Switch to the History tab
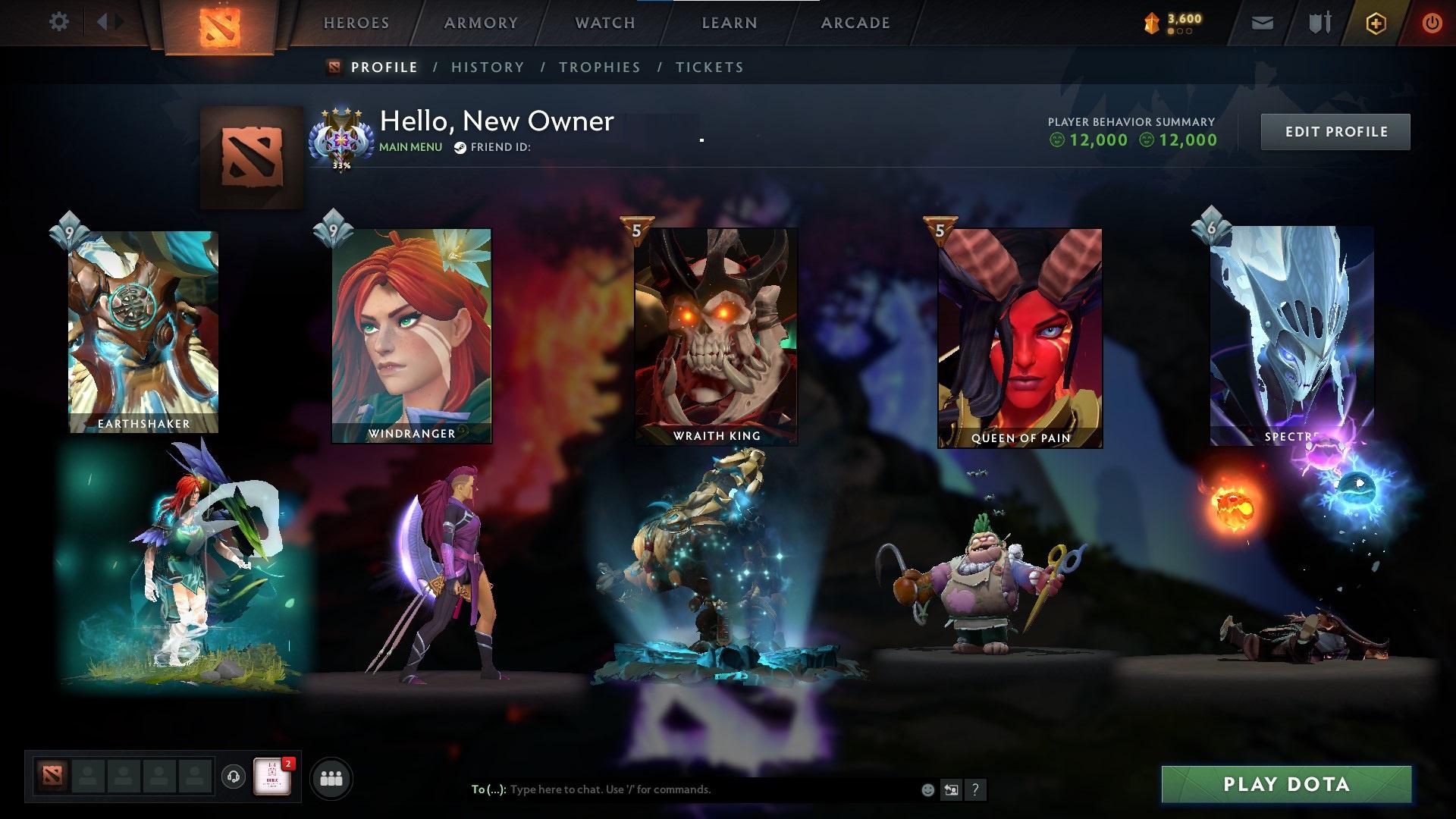The height and width of the screenshot is (819, 1456). coord(487,67)
